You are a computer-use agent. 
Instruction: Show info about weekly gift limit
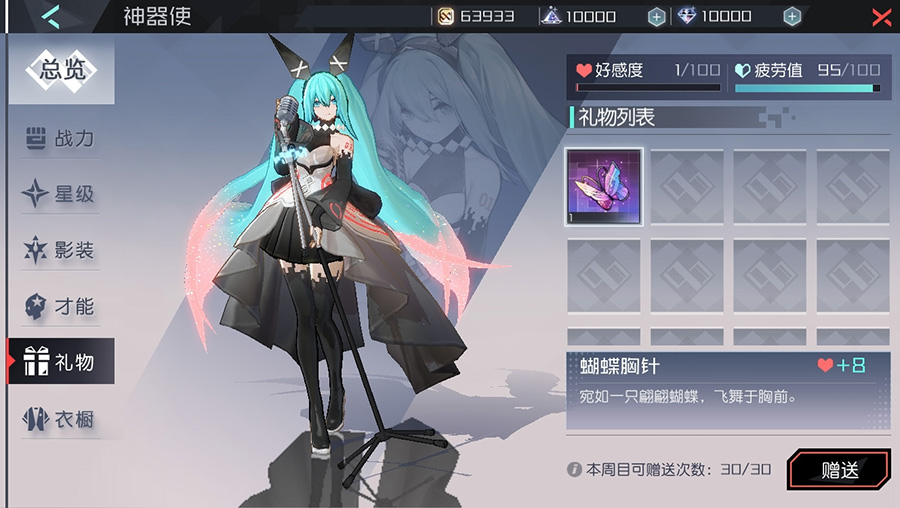coord(574,469)
